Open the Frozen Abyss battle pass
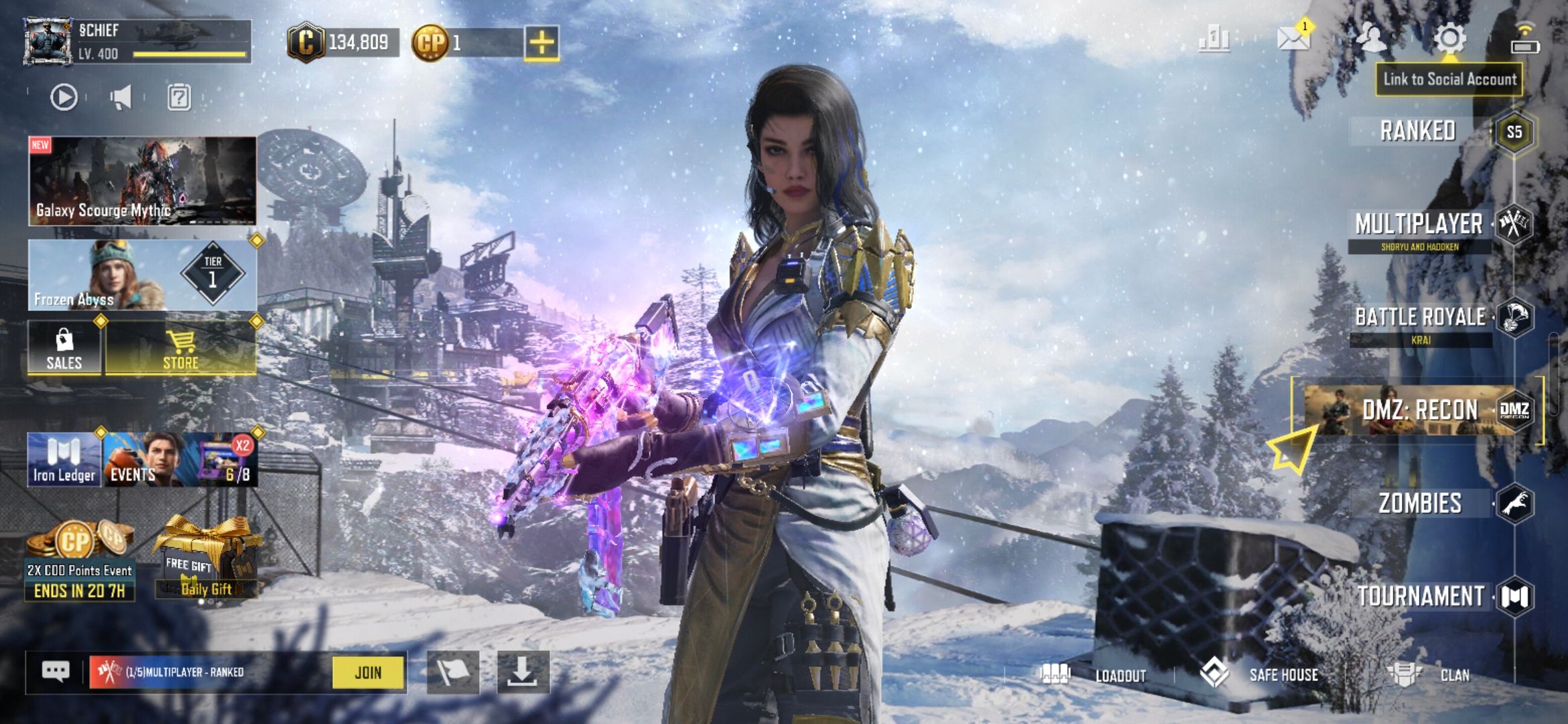Image resolution: width=1568 pixels, height=724 pixels. pos(142,276)
